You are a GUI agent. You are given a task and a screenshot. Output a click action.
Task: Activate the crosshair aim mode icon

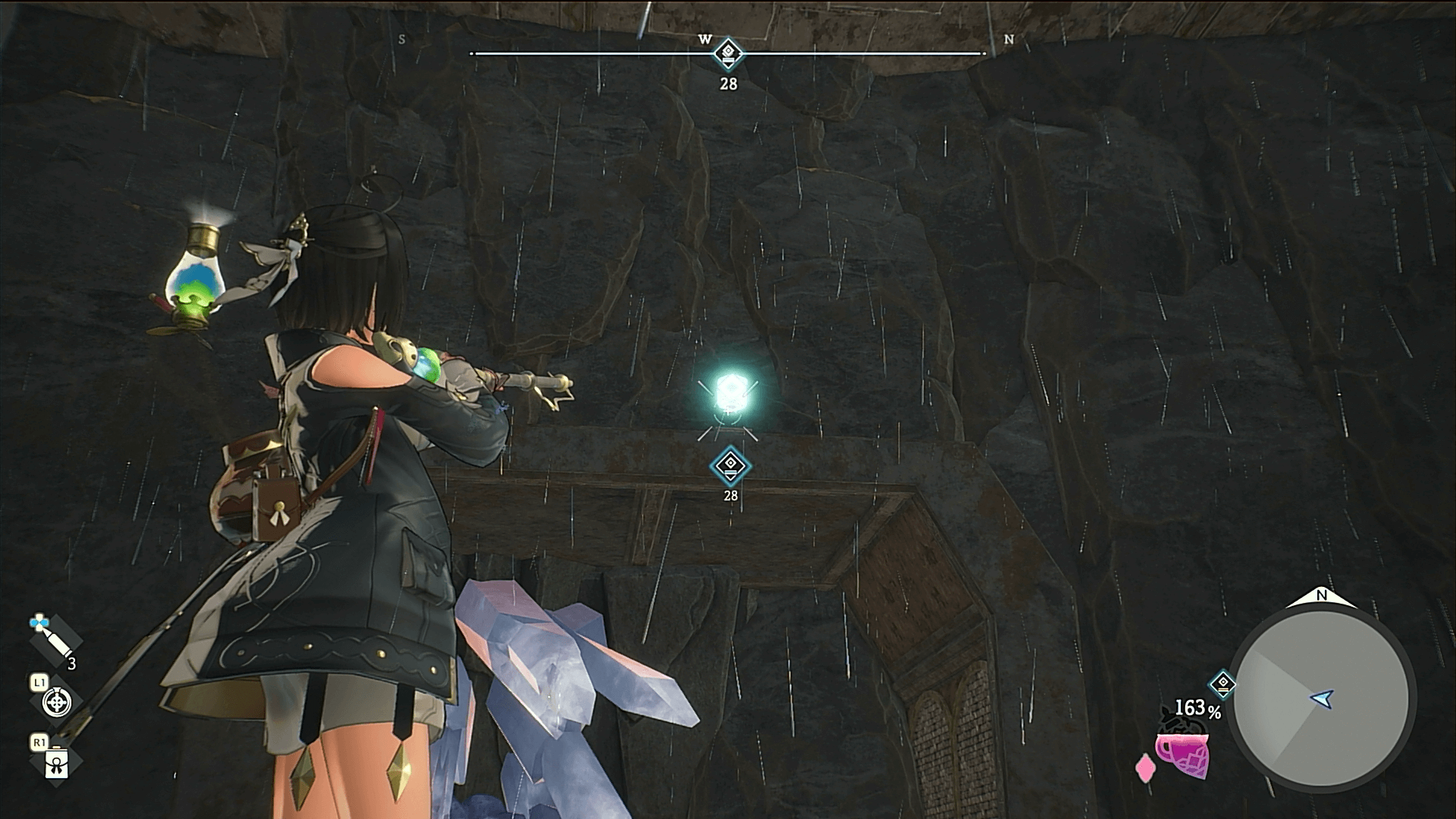coord(57,702)
